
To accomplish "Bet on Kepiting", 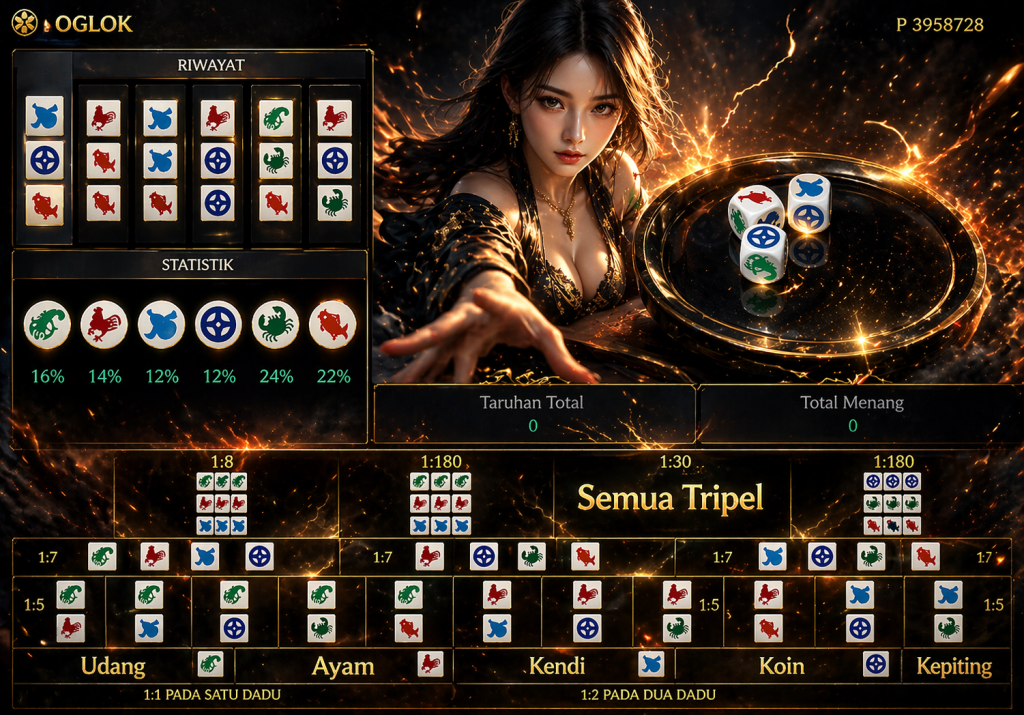I will 954,665.
